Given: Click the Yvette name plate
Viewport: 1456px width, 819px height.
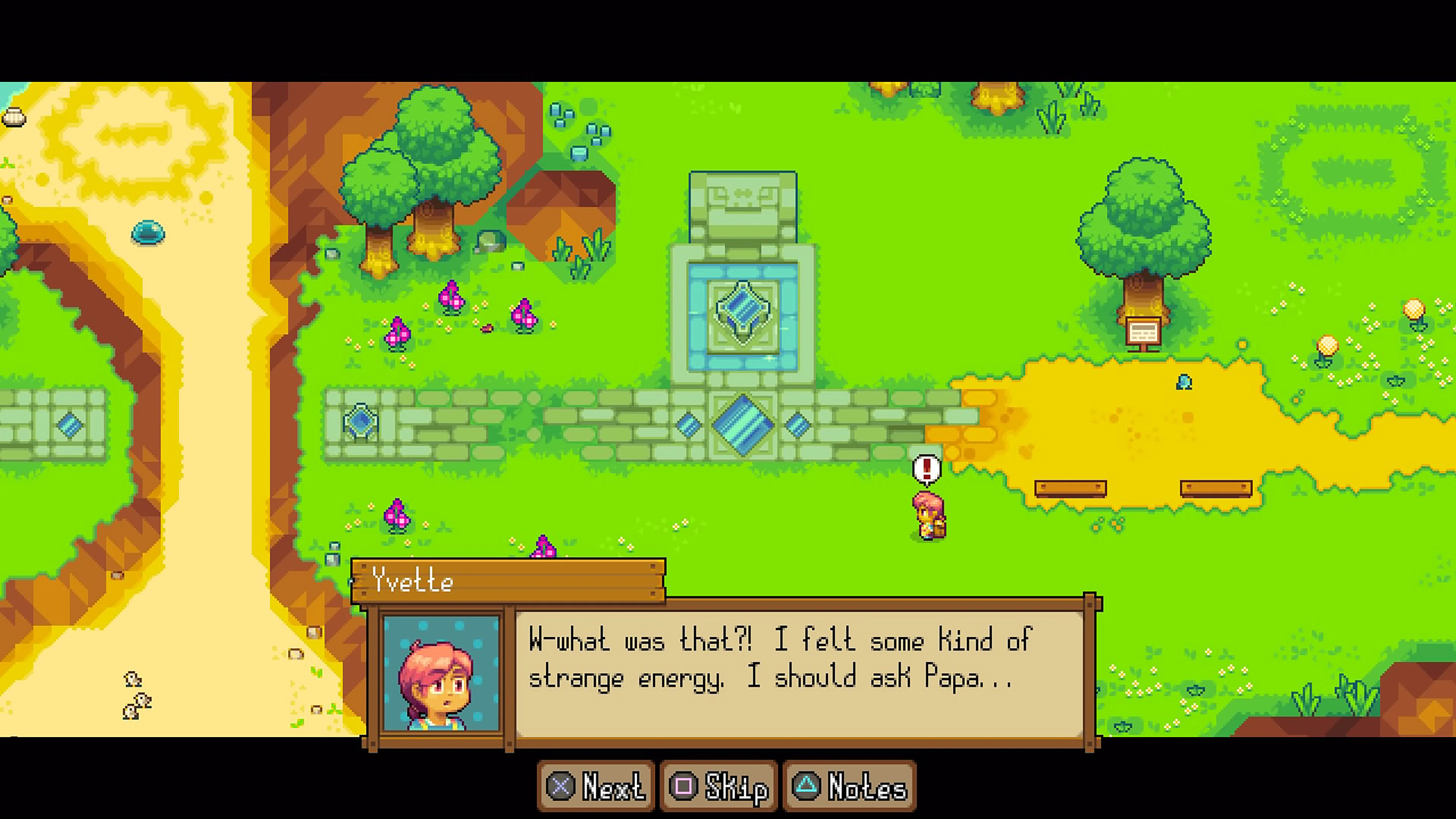Looking at the screenshot, I should click(x=509, y=582).
